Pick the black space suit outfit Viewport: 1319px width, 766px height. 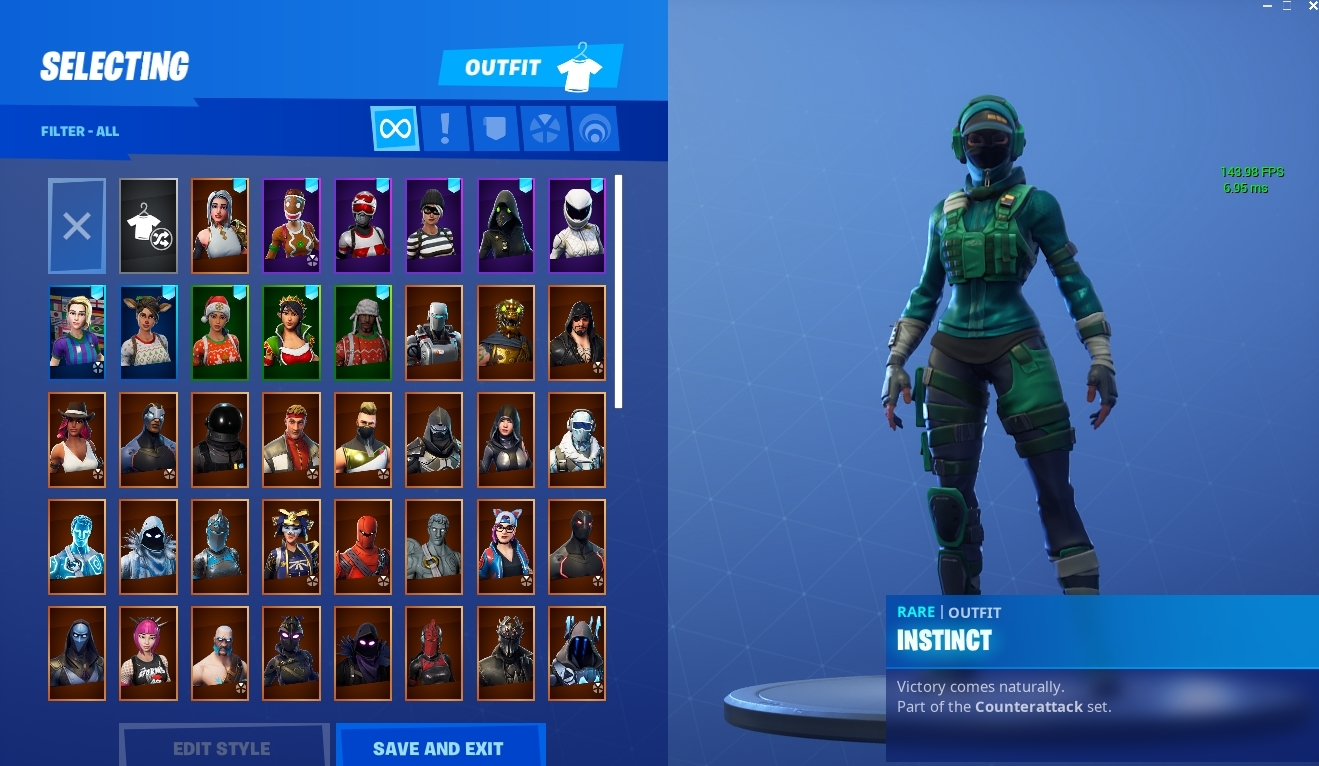pyautogui.click(x=219, y=440)
